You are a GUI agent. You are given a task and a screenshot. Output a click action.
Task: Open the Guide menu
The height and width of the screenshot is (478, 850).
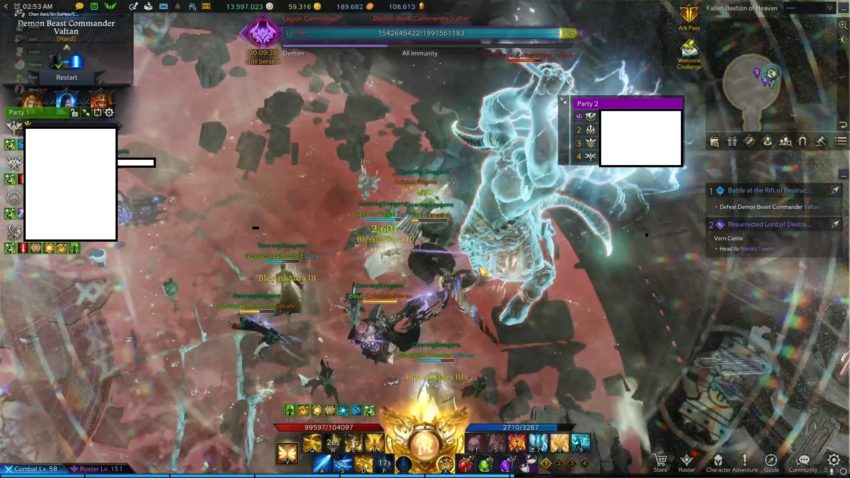click(771, 460)
